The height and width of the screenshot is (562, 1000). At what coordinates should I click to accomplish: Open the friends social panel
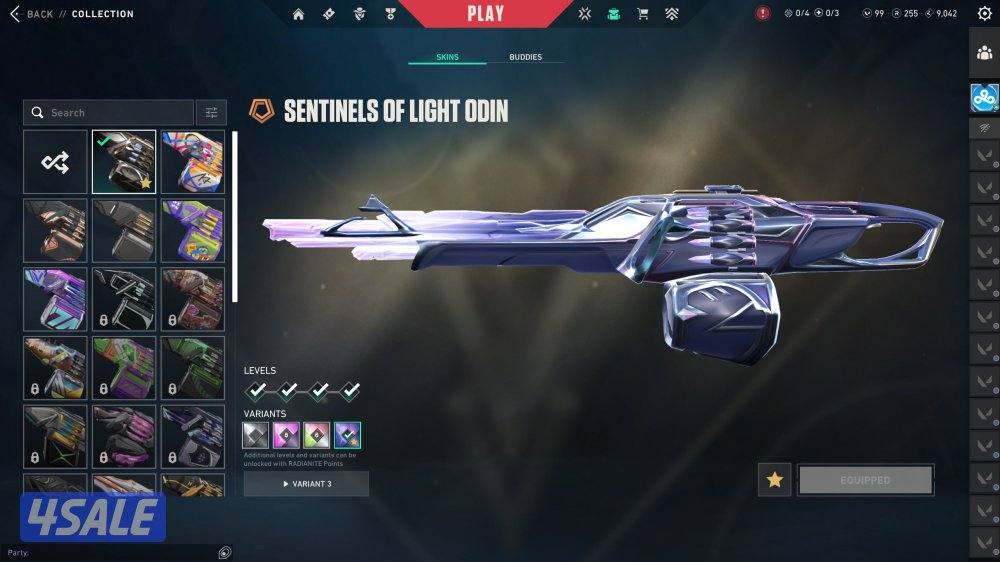click(x=984, y=54)
